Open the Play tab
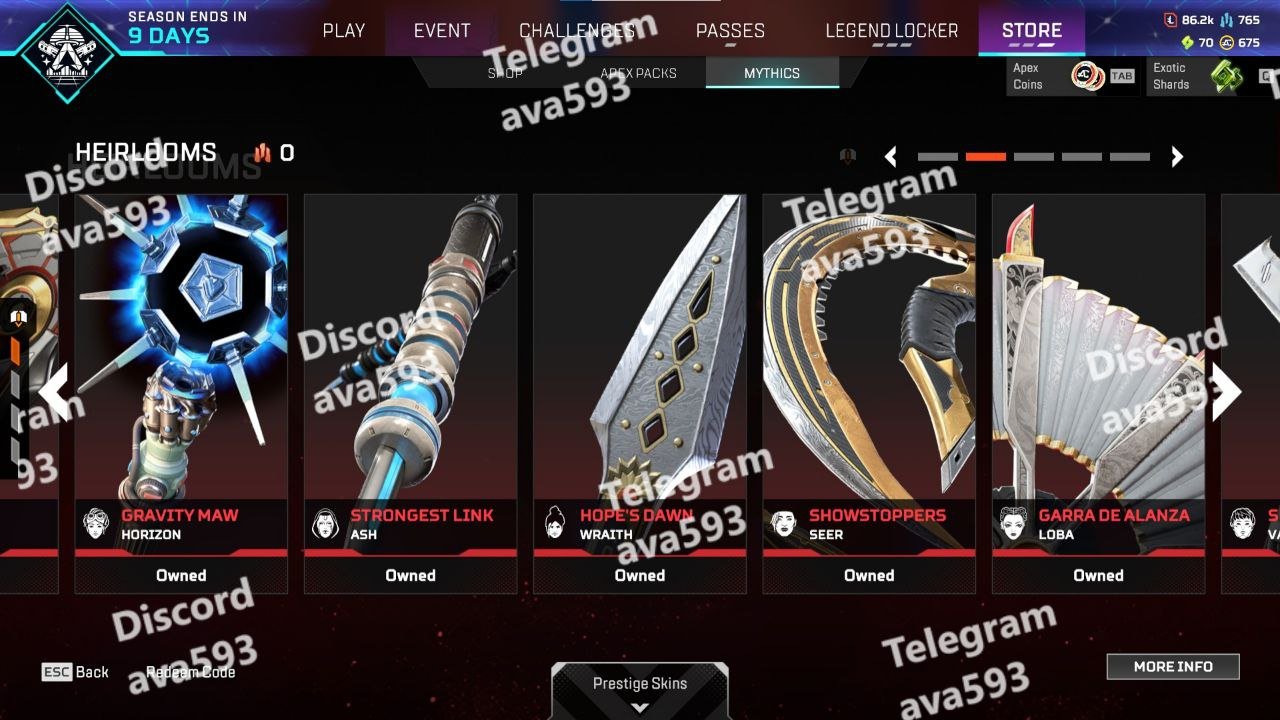Viewport: 1280px width, 720px height. coord(343,31)
